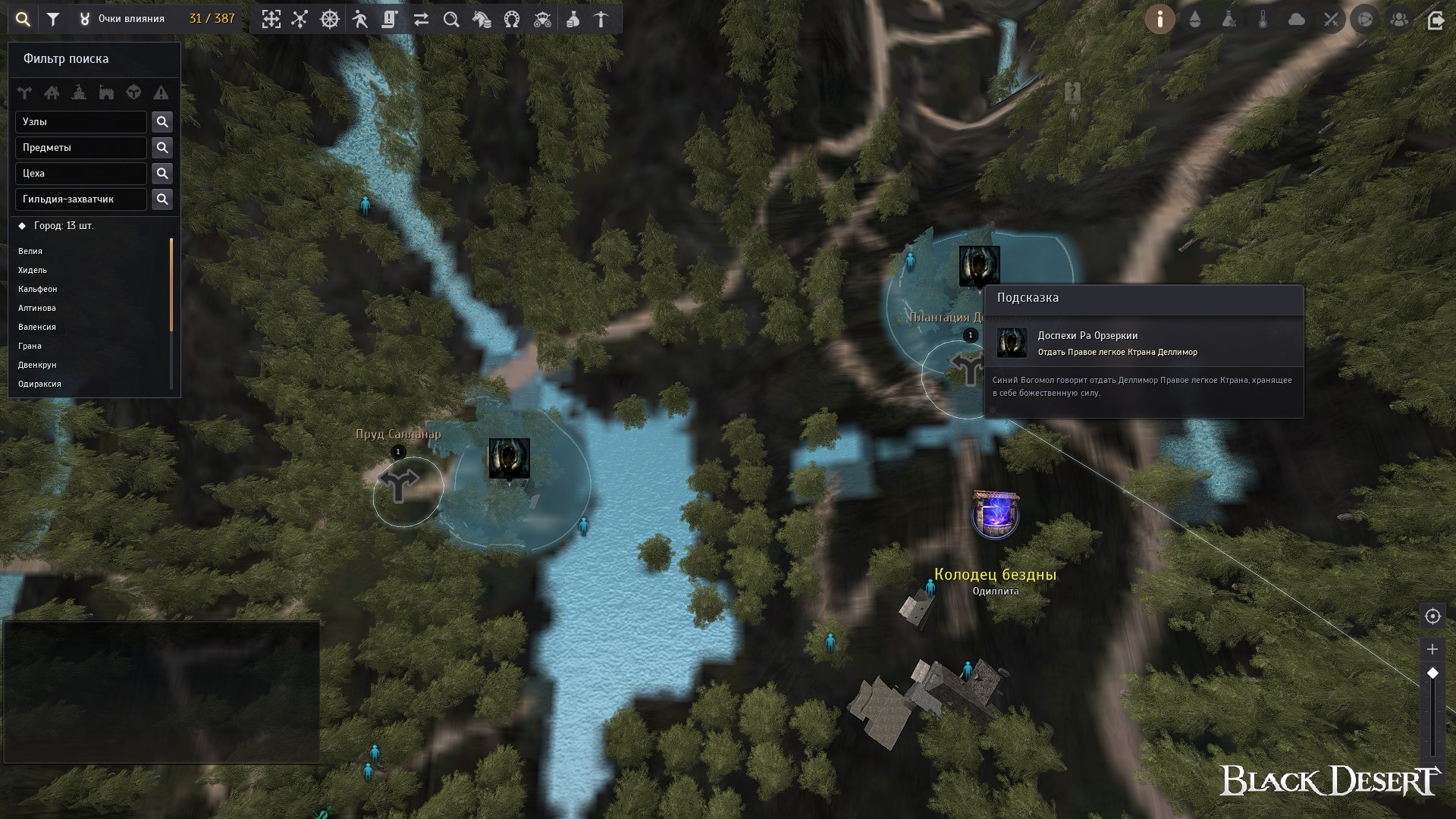Click the search button beside Узлы field
The width and height of the screenshot is (1456, 819).
click(162, 122)
